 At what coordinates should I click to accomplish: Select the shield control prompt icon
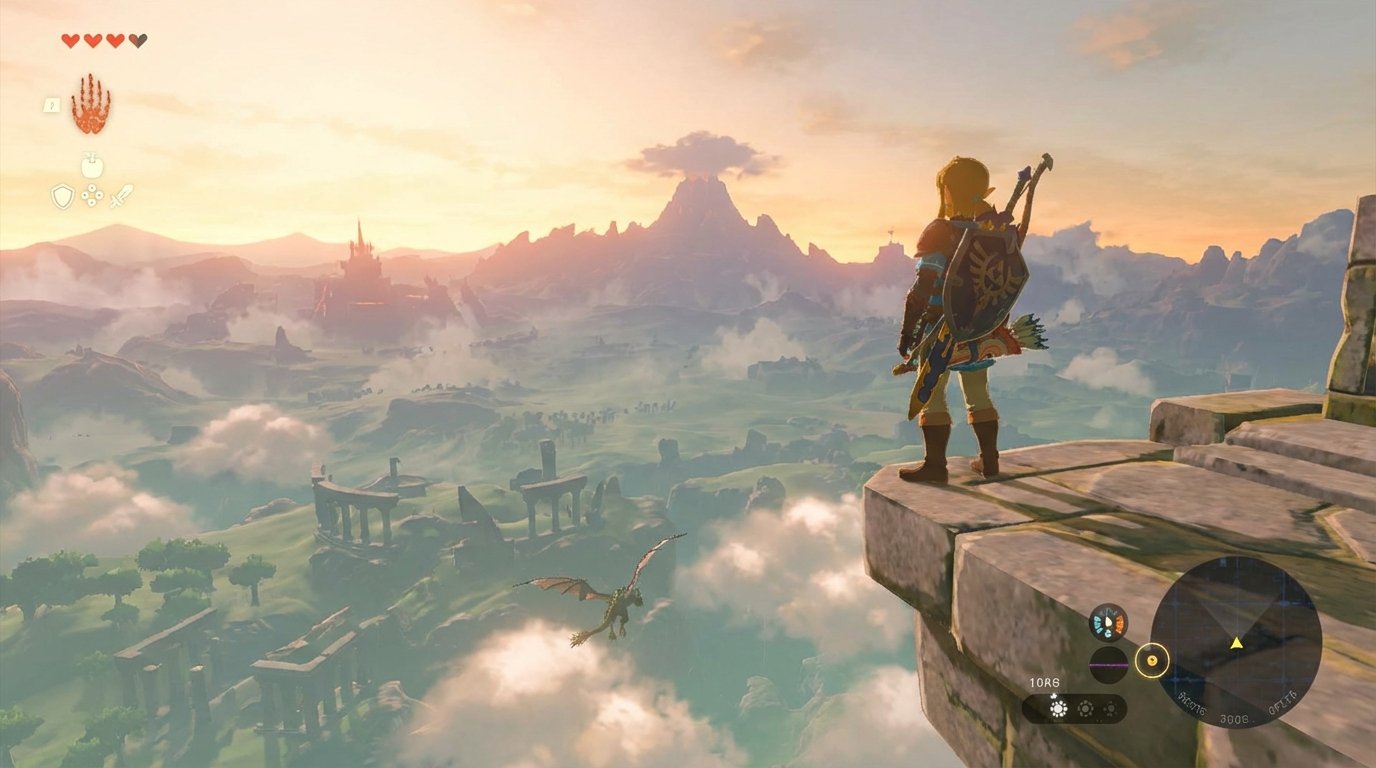click(61, 198)
